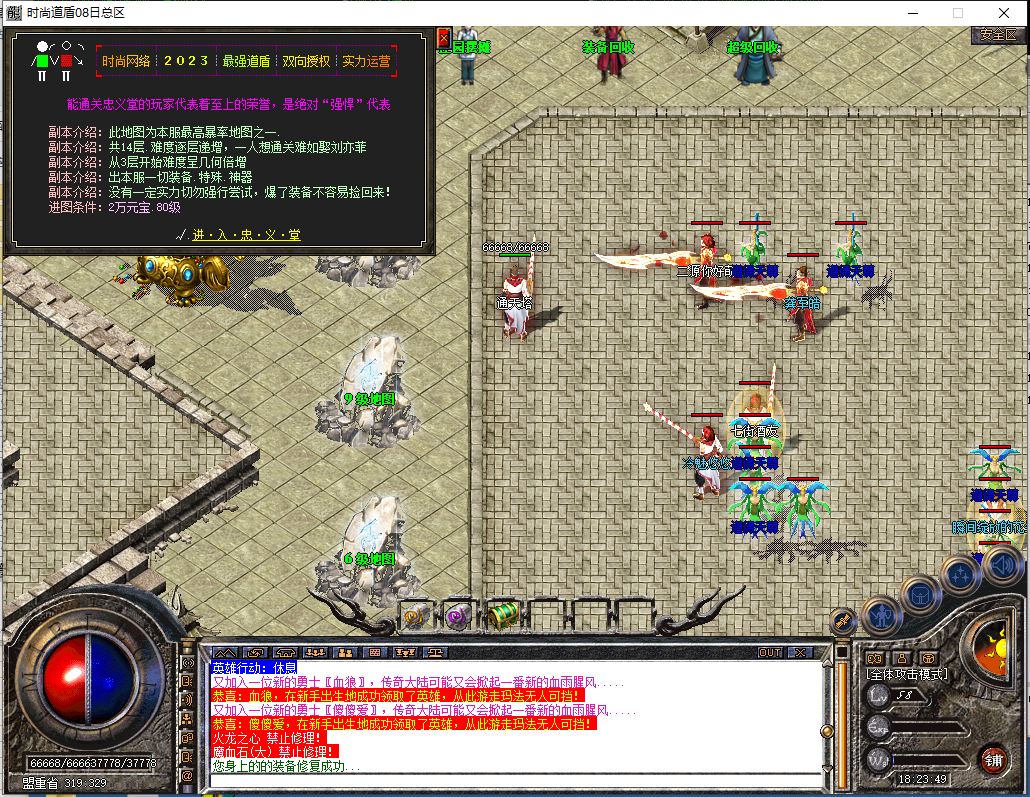Screen dimensions: 1030x797
Task: Use the purple spiral scroll belt slot
Action: pos(458,615)
